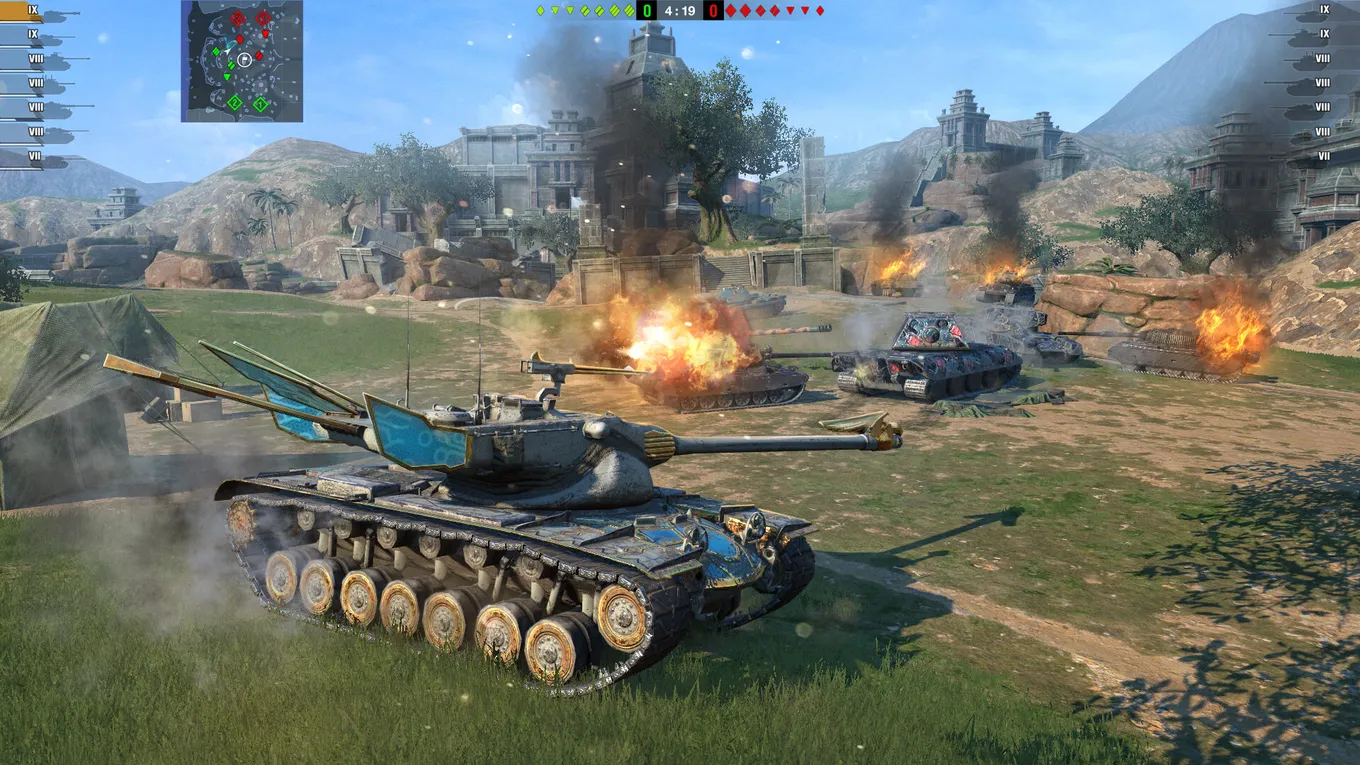Click the green team score counter showing 0

point(646,11)
